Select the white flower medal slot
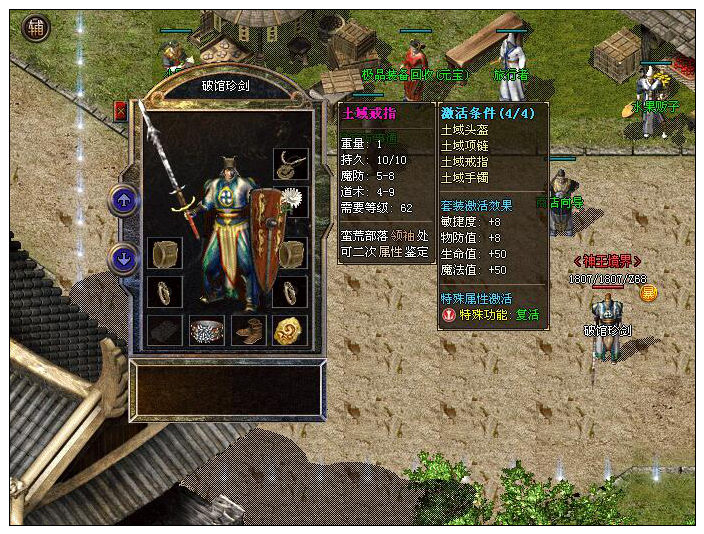704x534 pixels. (292, 201)
